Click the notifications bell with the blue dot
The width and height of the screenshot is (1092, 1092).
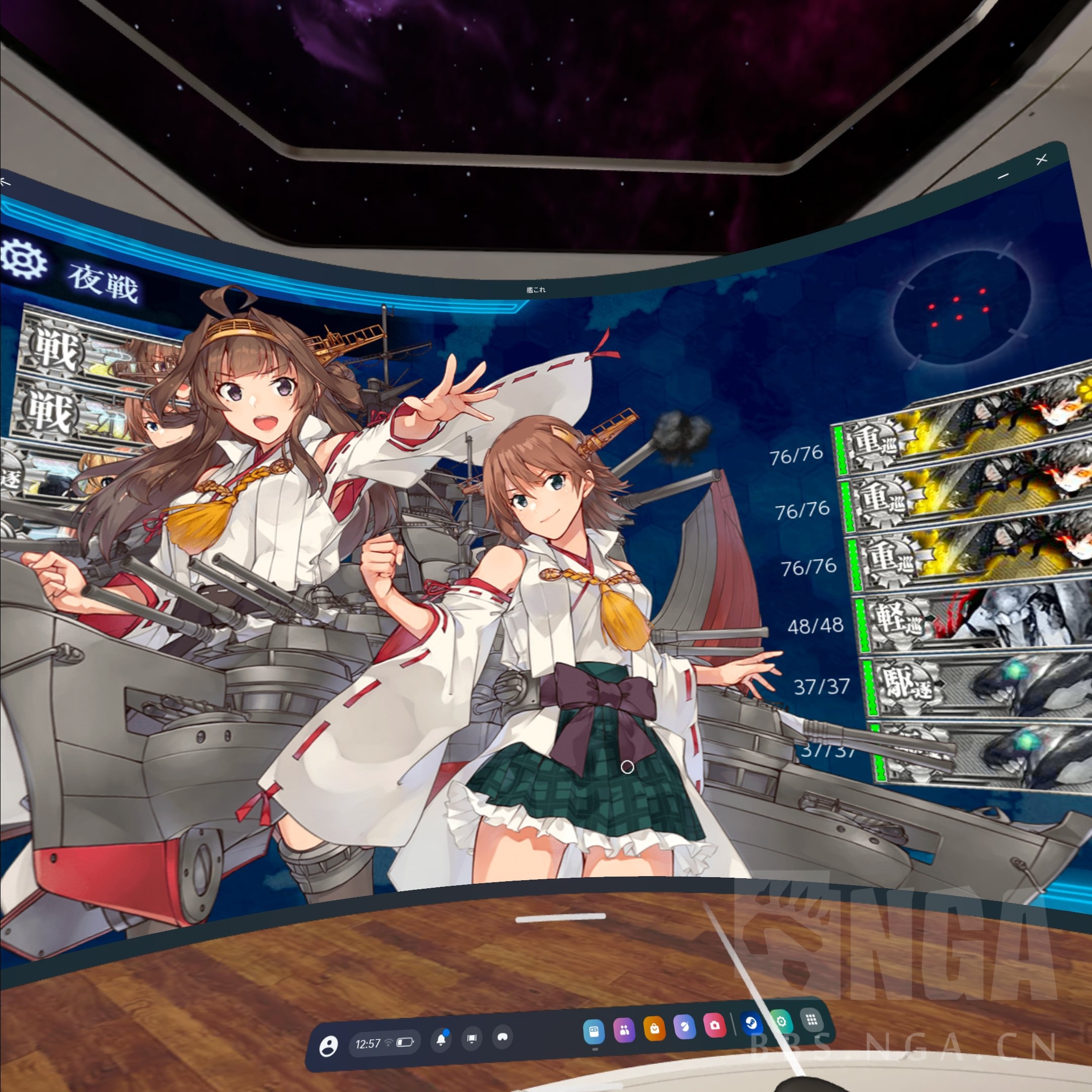coord(441,1040)
